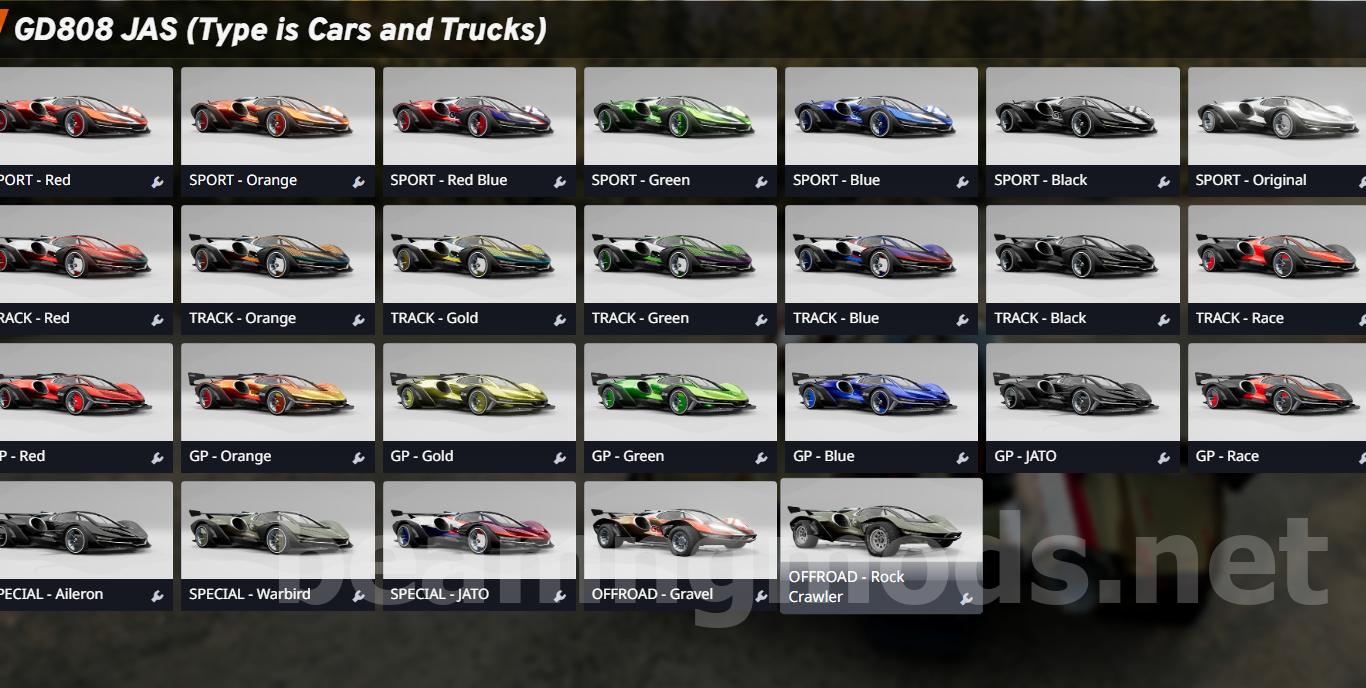Select the GP - Blue variant
The width and height of the screenshot is (1366, 688).
881,394
